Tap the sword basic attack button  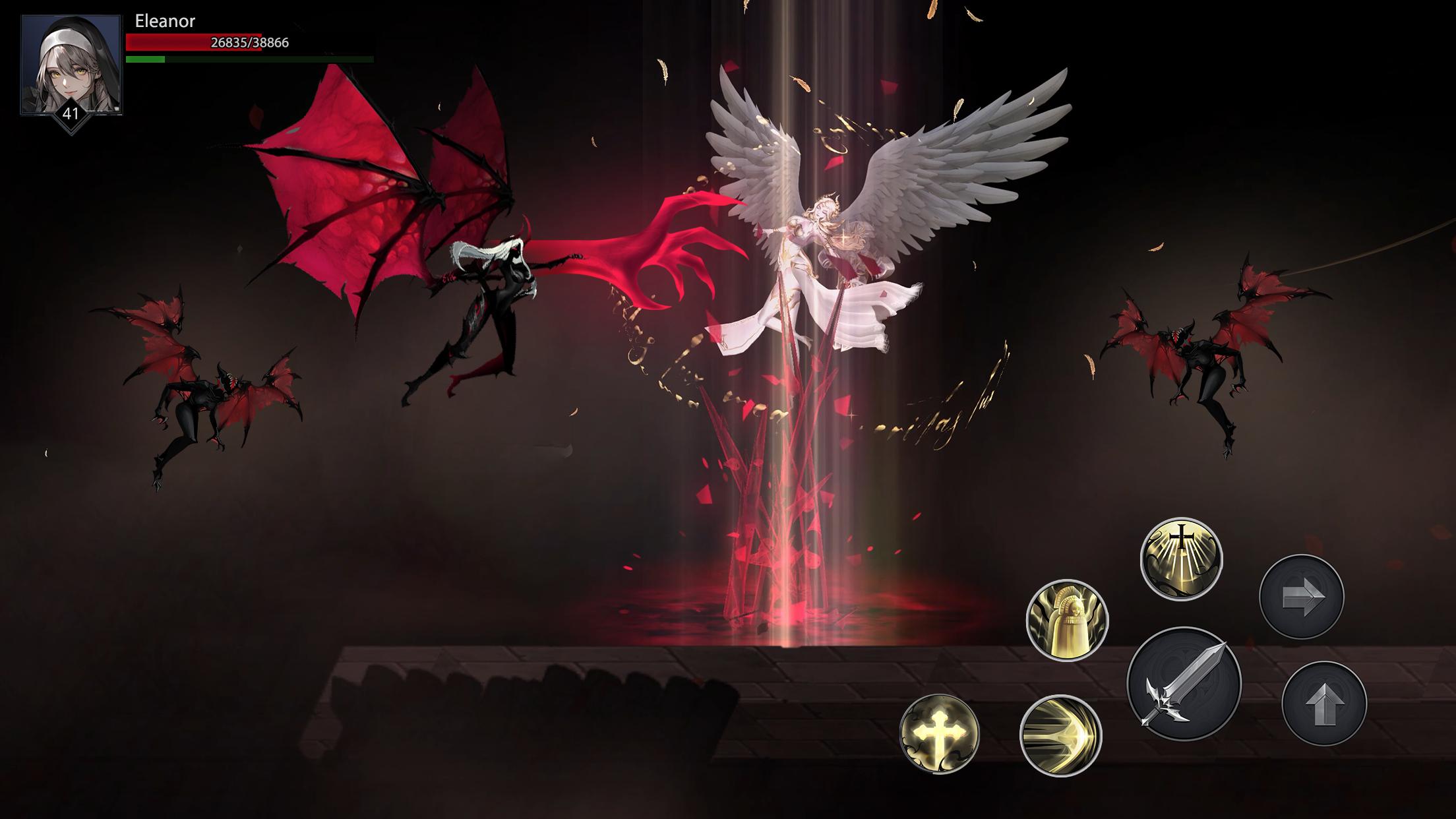coord(1184,684)
